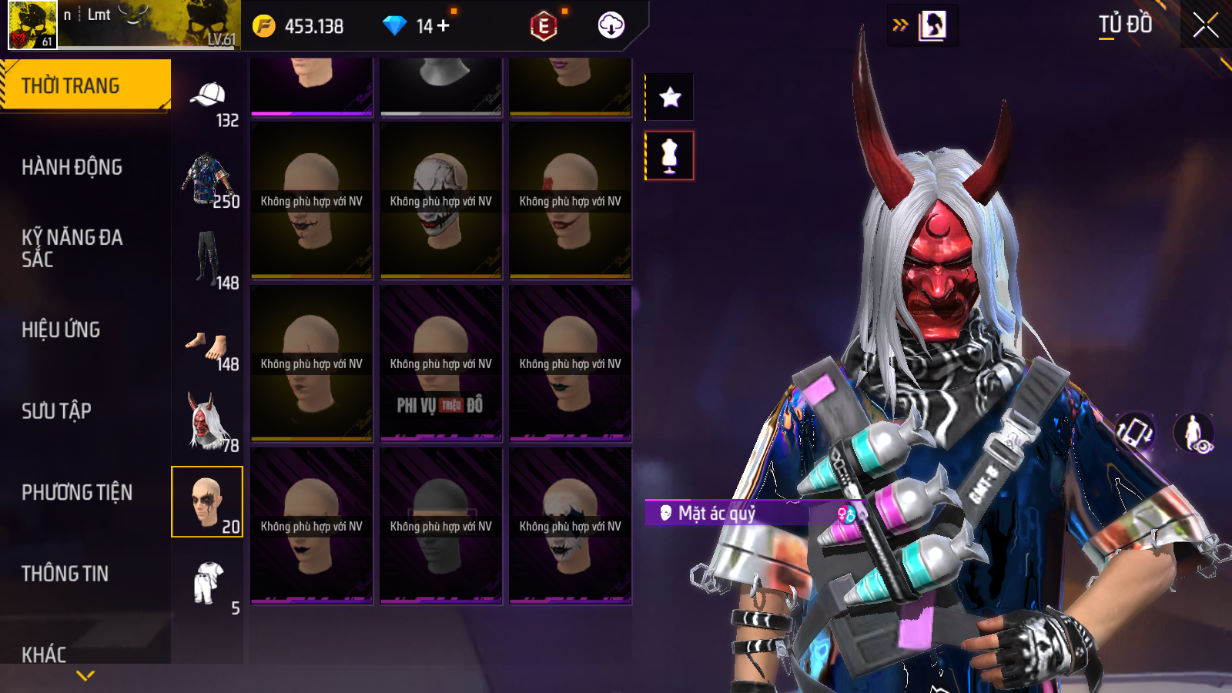
Task: Choose the blue jacket tops subcategory
Action: (x=207, y=178)
